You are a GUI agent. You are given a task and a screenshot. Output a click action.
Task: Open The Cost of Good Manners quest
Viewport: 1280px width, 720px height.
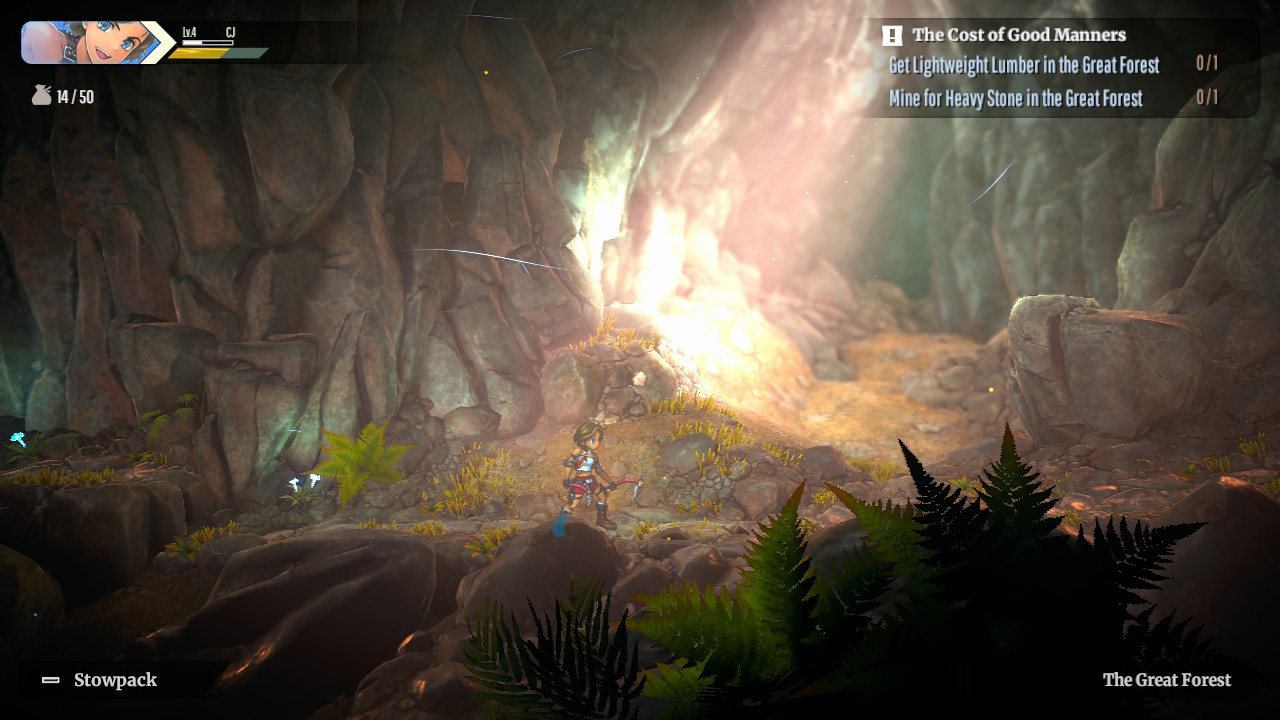(1018, 35)
